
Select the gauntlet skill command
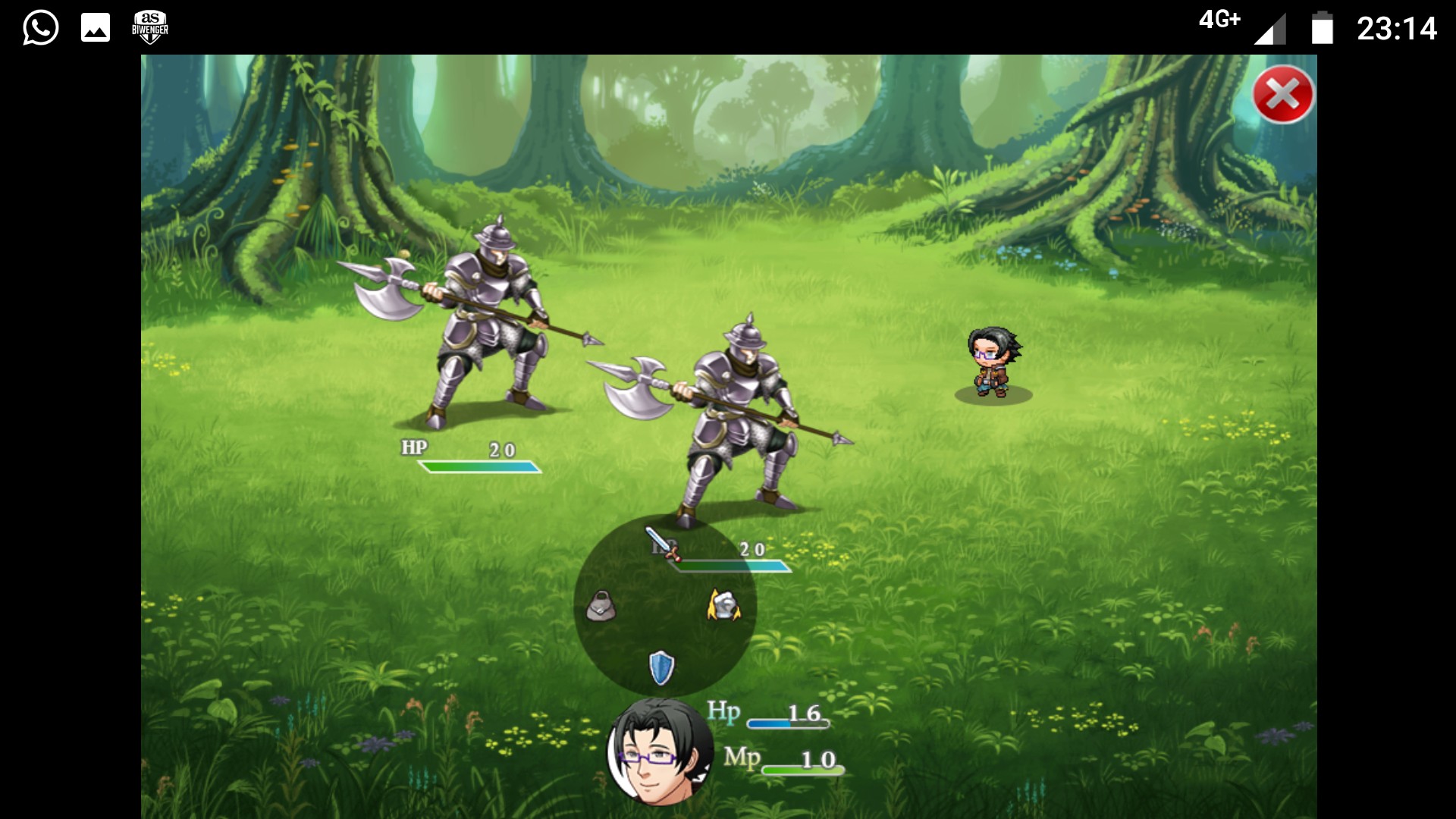[723, 605]
